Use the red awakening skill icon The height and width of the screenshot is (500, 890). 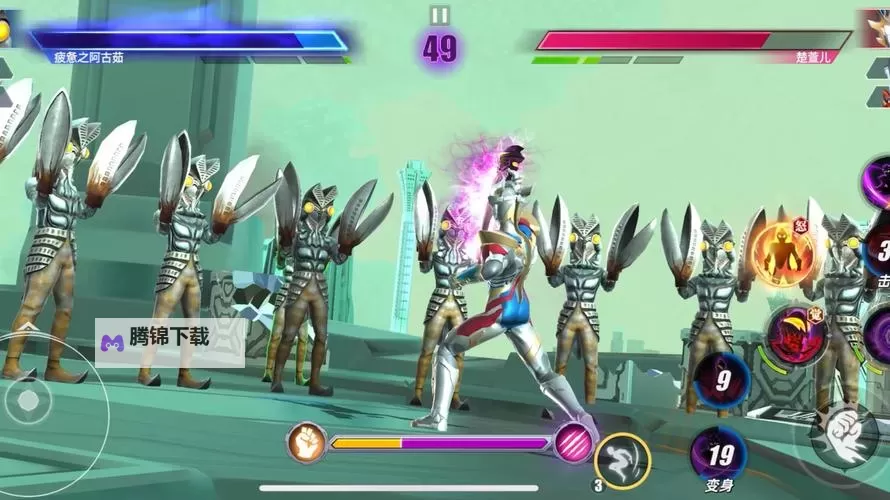(x=797, y=336)
